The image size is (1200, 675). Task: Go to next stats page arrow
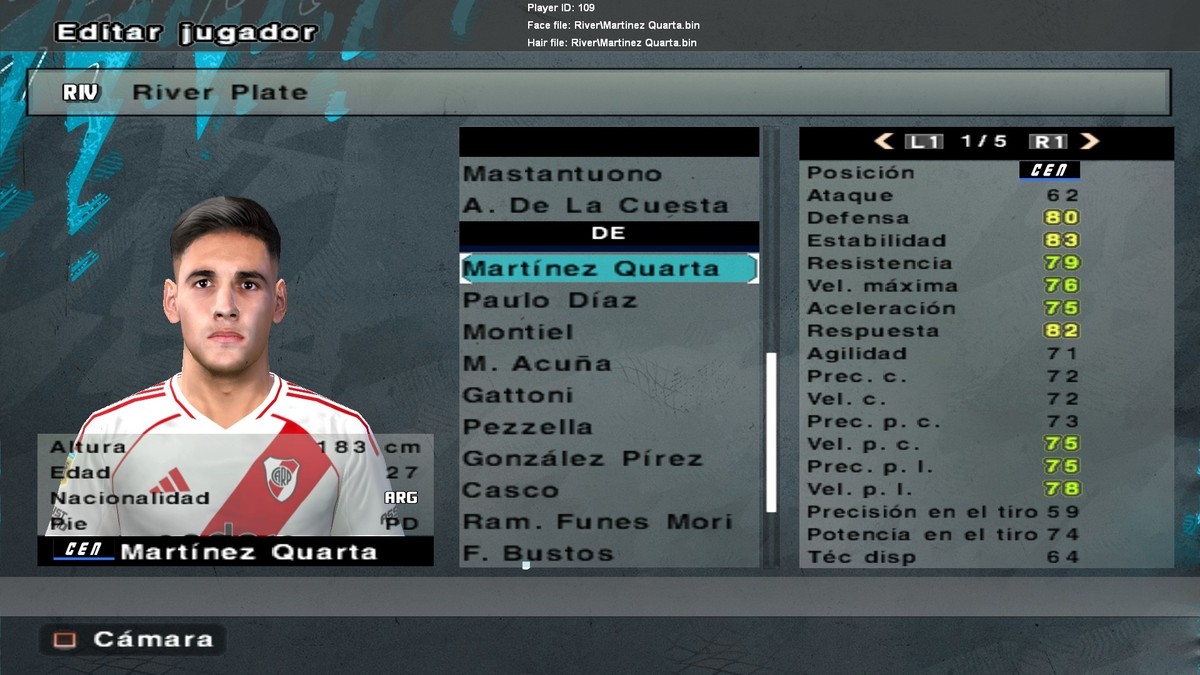click(x=1089, y=142)
